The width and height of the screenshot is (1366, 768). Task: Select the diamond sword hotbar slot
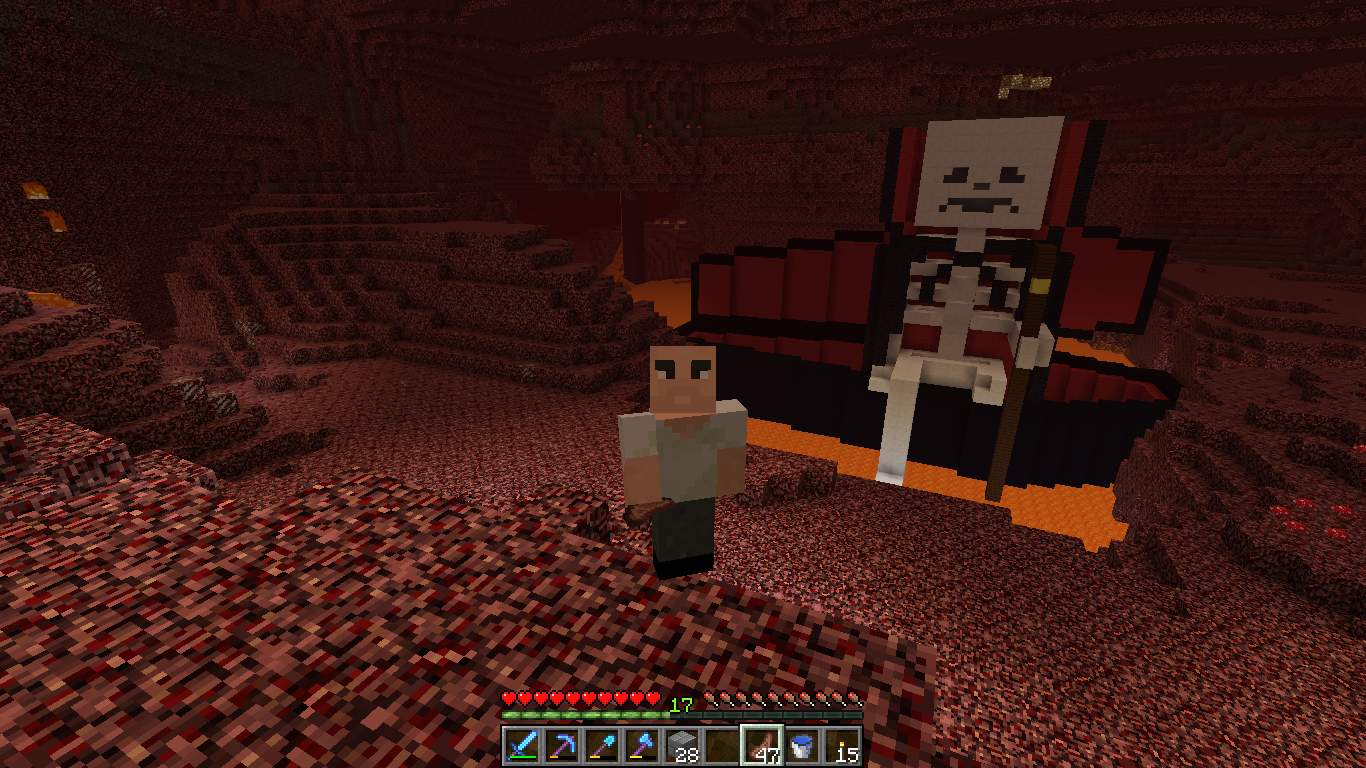point(521,746)
